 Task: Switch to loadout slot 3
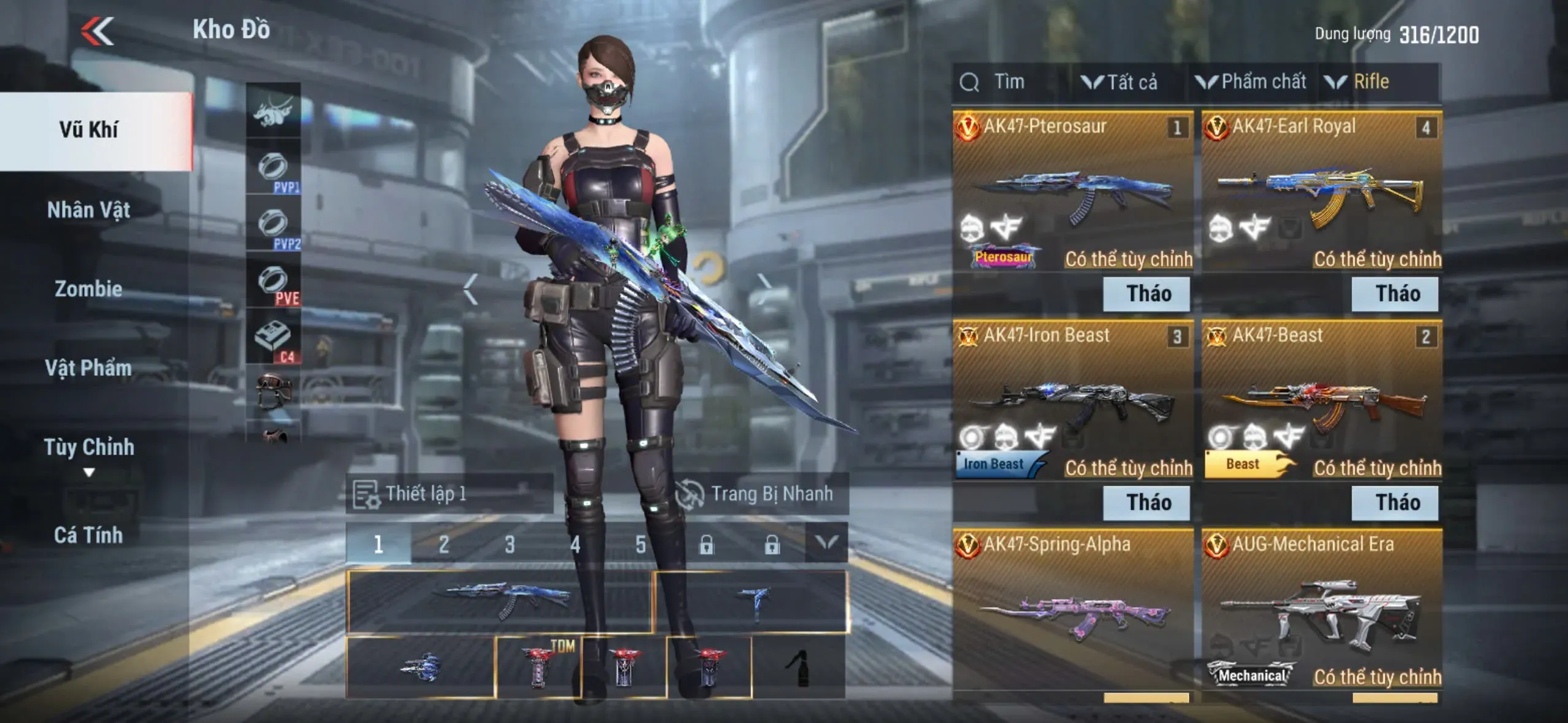[x=510, y=544]
